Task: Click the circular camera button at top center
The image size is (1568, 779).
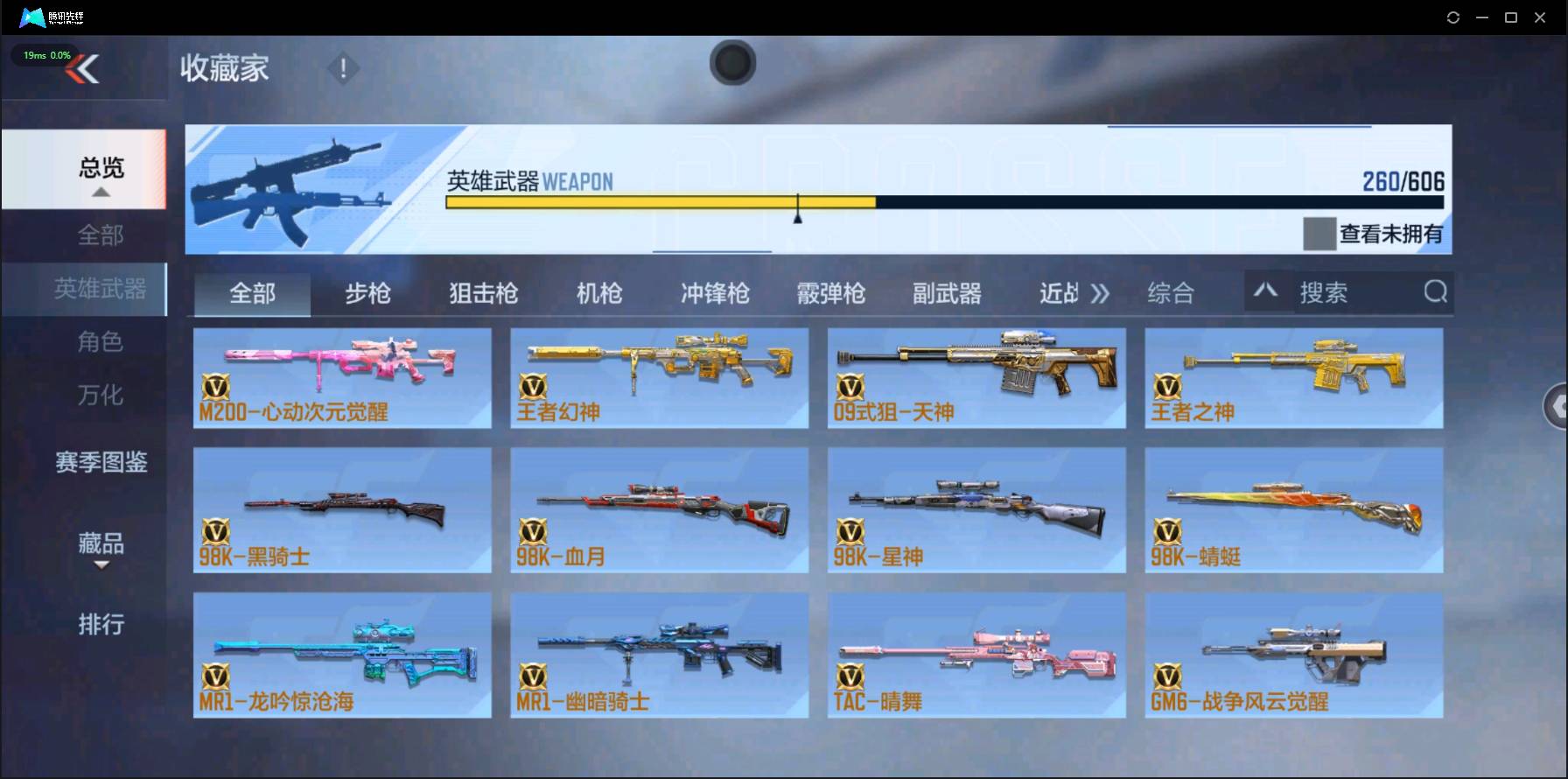Action: 733,63
